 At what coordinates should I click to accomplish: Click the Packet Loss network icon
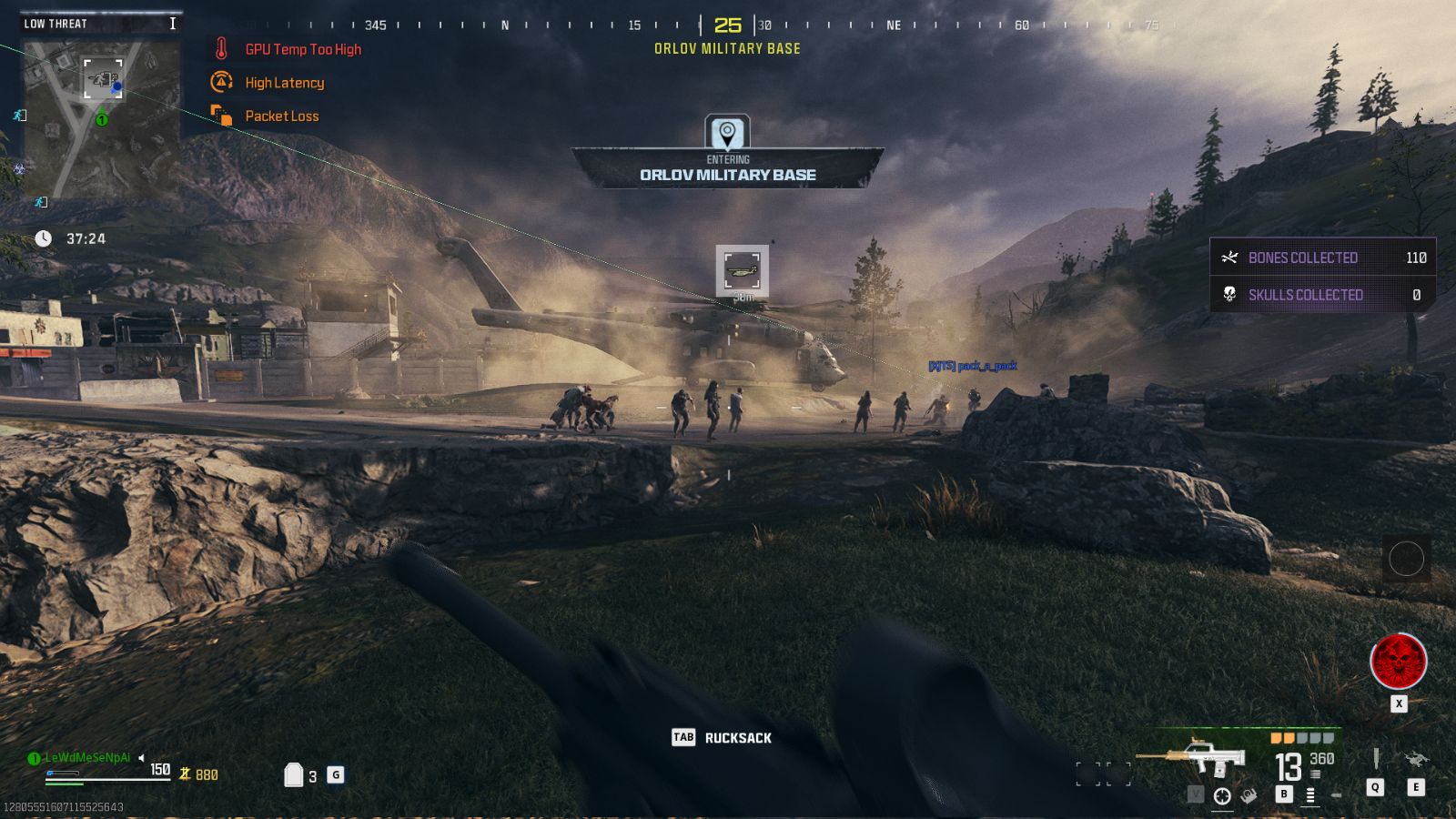[219, 116]
